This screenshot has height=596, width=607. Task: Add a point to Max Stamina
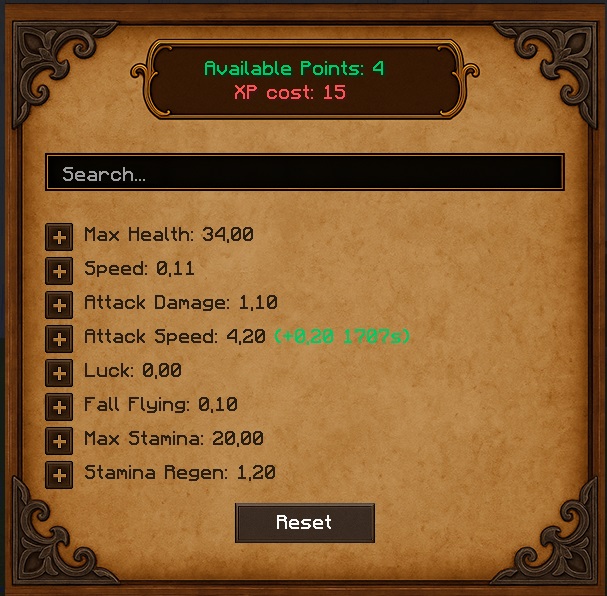[59, 441]
